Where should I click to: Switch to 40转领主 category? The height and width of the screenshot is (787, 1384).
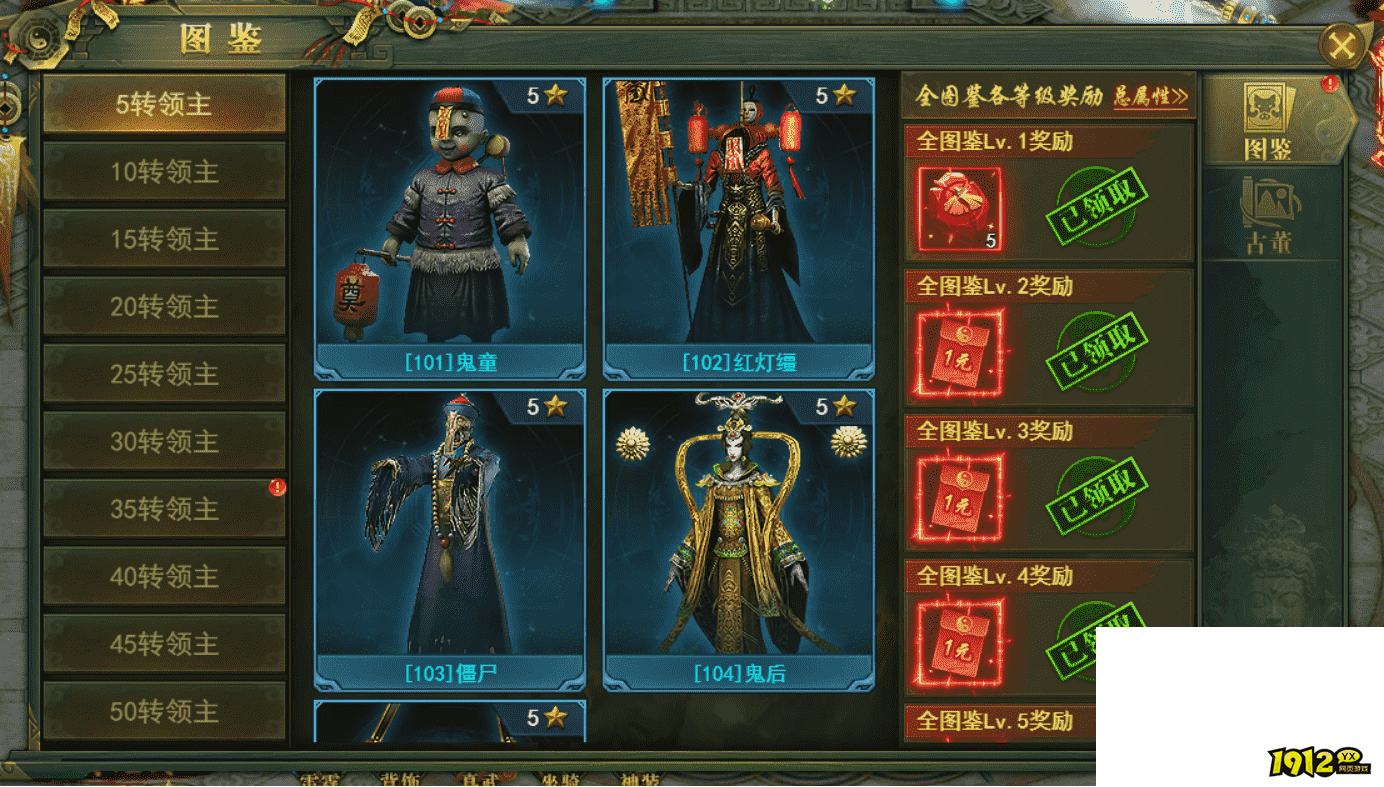pyautogui.click(x=164, y=577)
